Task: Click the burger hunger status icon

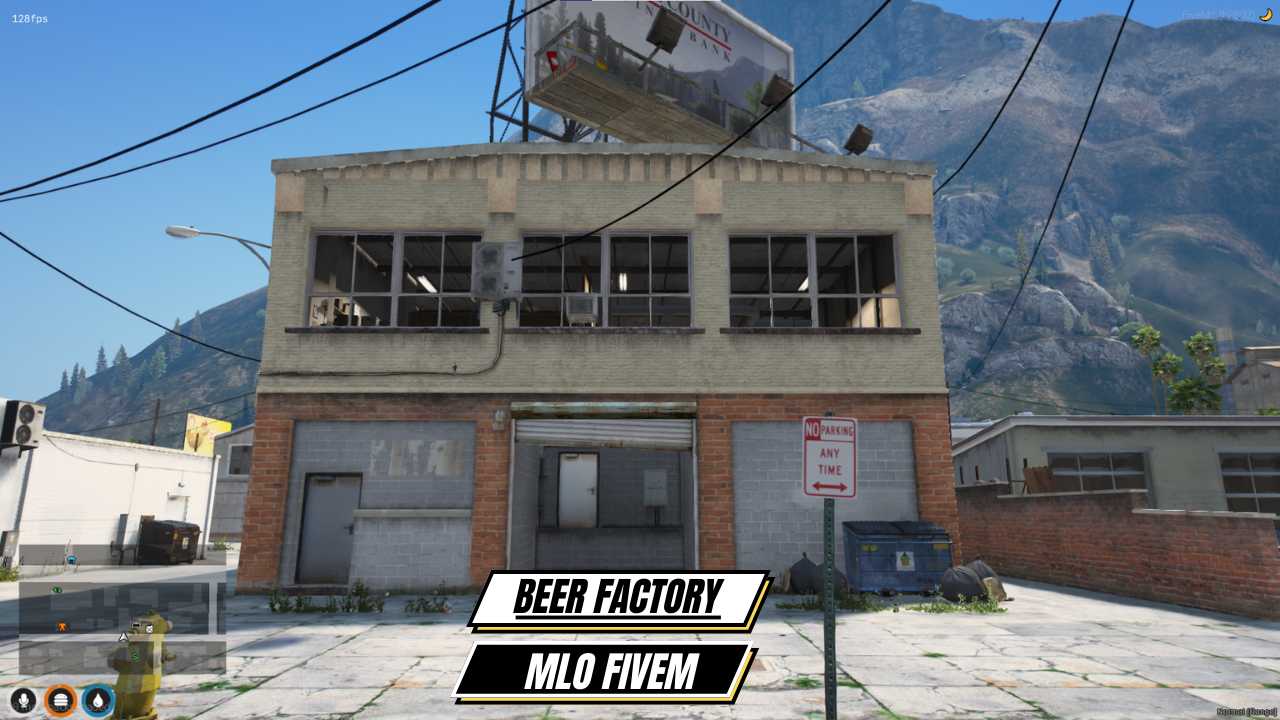Action: 60,699
